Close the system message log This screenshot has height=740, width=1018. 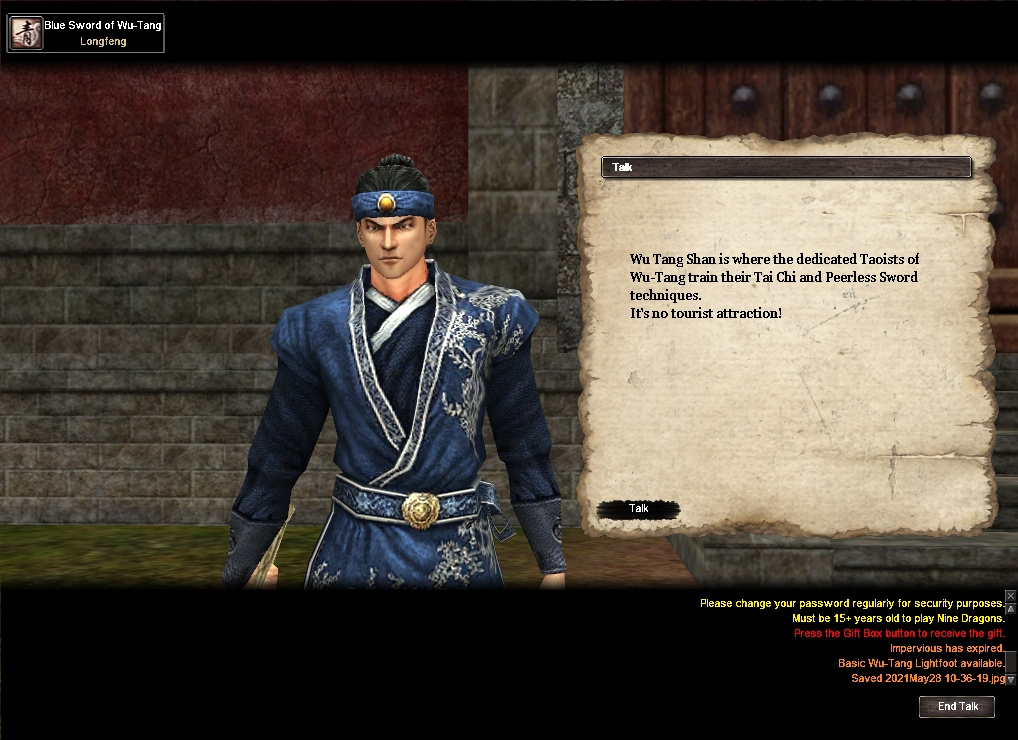[1011, 596]
